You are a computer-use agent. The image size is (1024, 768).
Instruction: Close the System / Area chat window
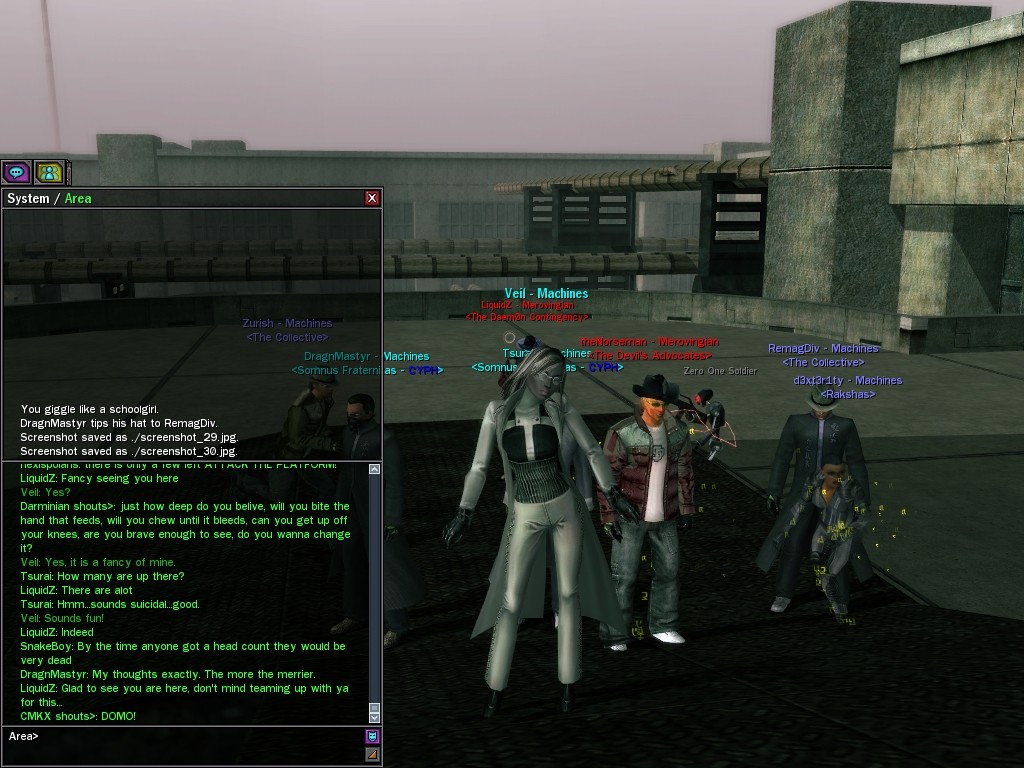(x=372, y=198)
